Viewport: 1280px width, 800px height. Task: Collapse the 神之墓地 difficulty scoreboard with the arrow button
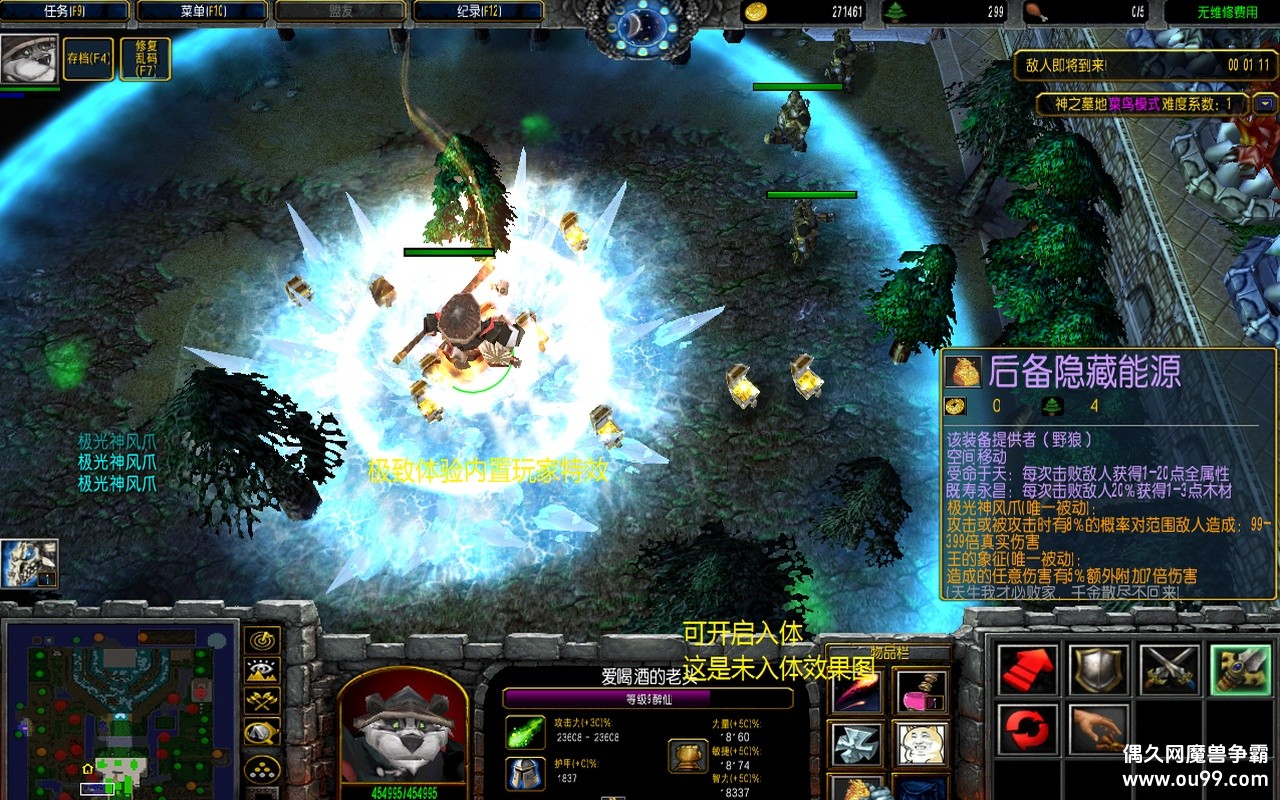(x=1266, y=104)
